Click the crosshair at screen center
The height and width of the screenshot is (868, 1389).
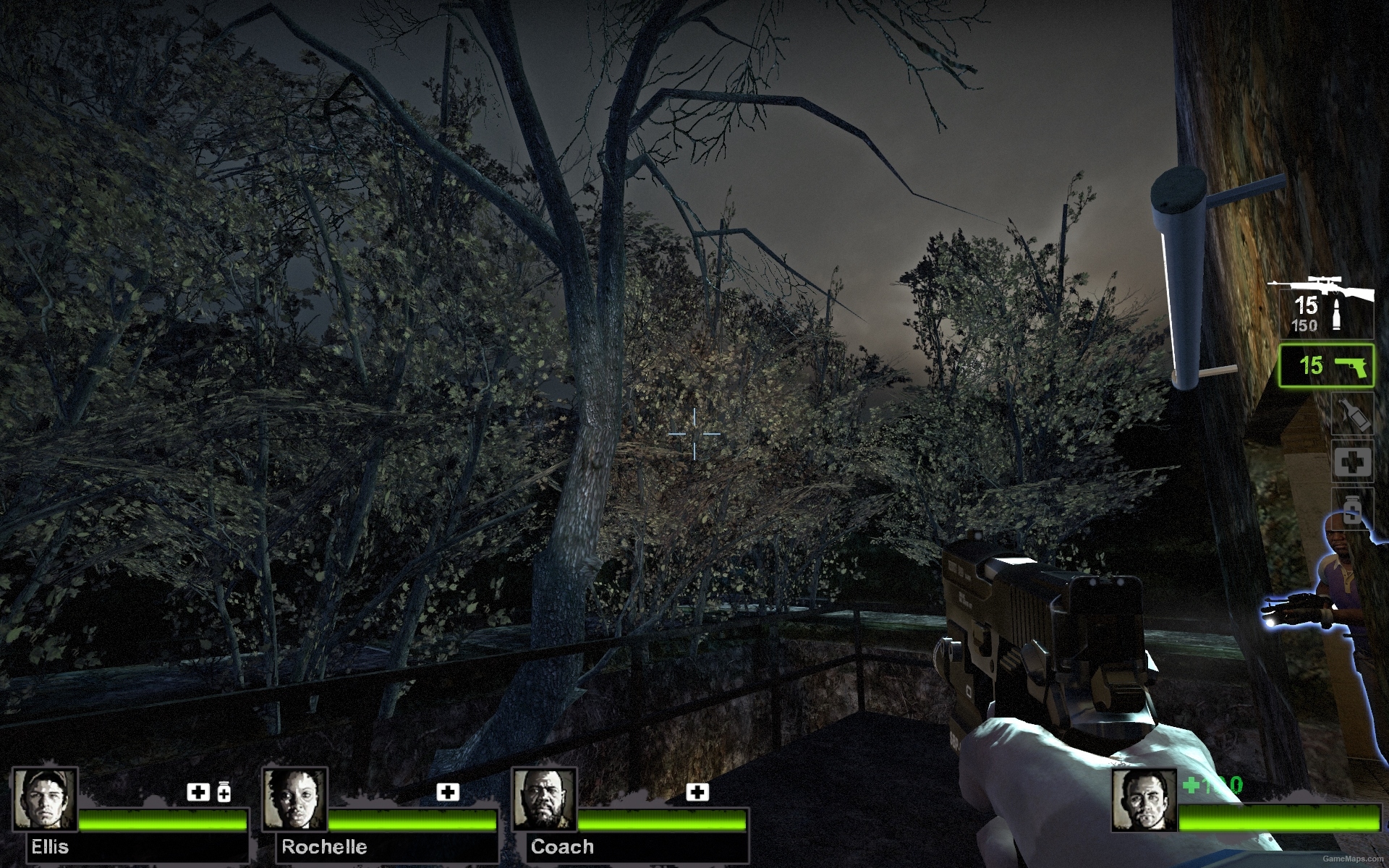tap(694, 433)
